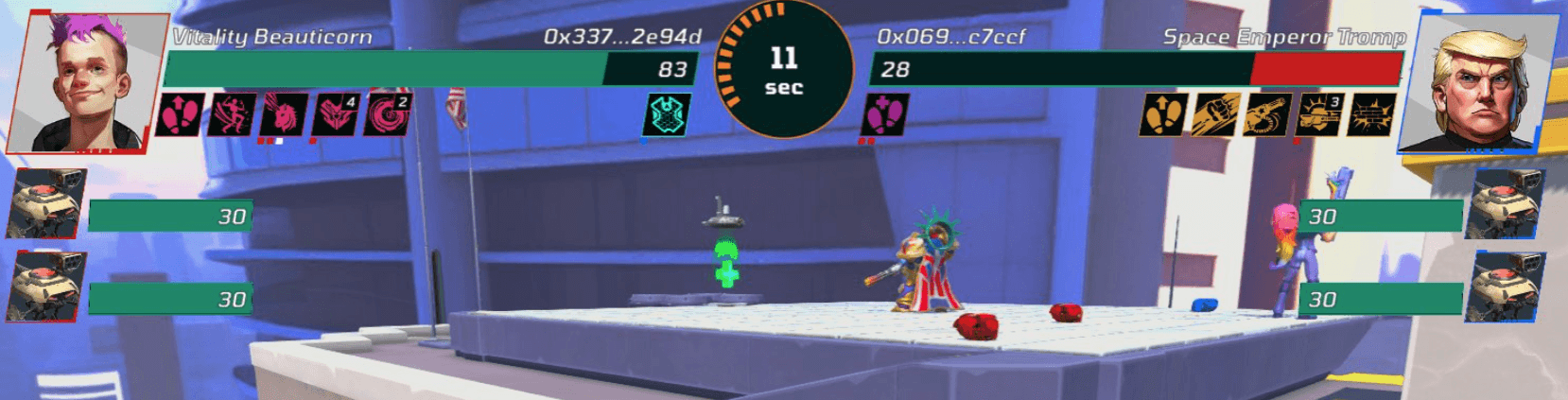Choose the pink winged armor ability

tap(336, 114)
